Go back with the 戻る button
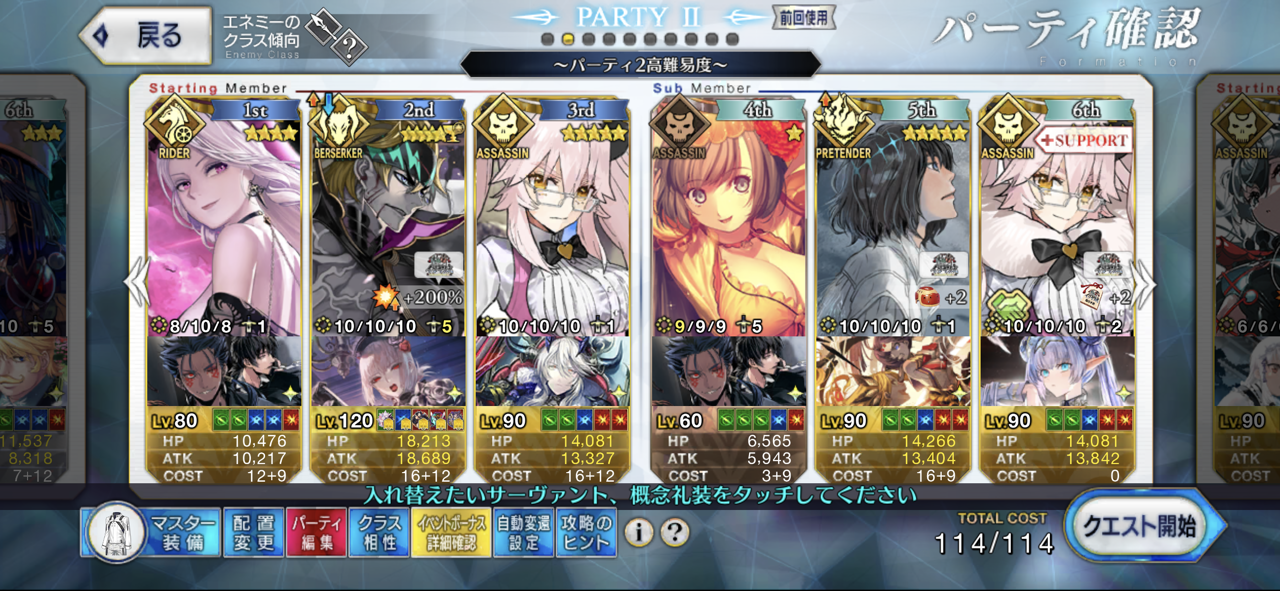 tap(145, 37)
